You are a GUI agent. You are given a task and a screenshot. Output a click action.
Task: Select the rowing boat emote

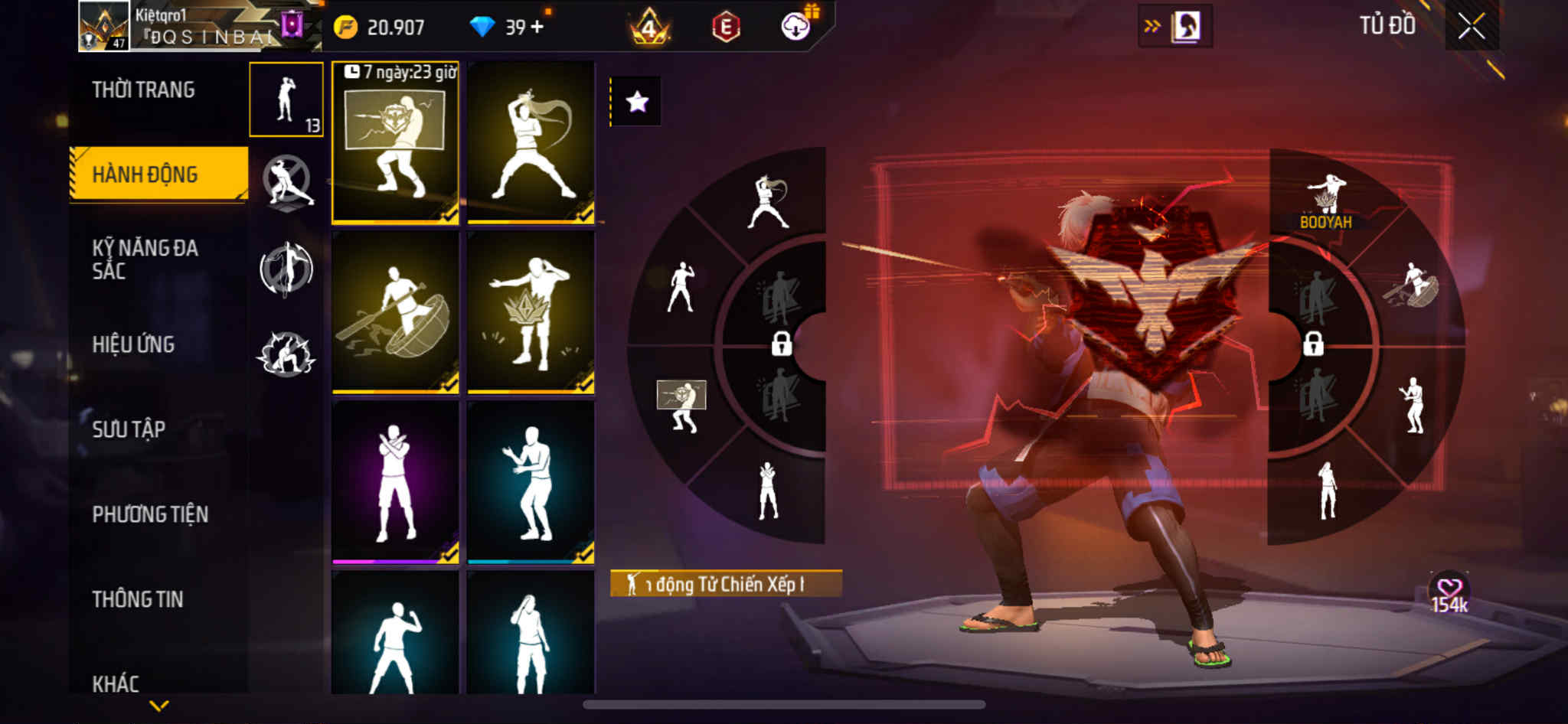click(x=395, y=312)
